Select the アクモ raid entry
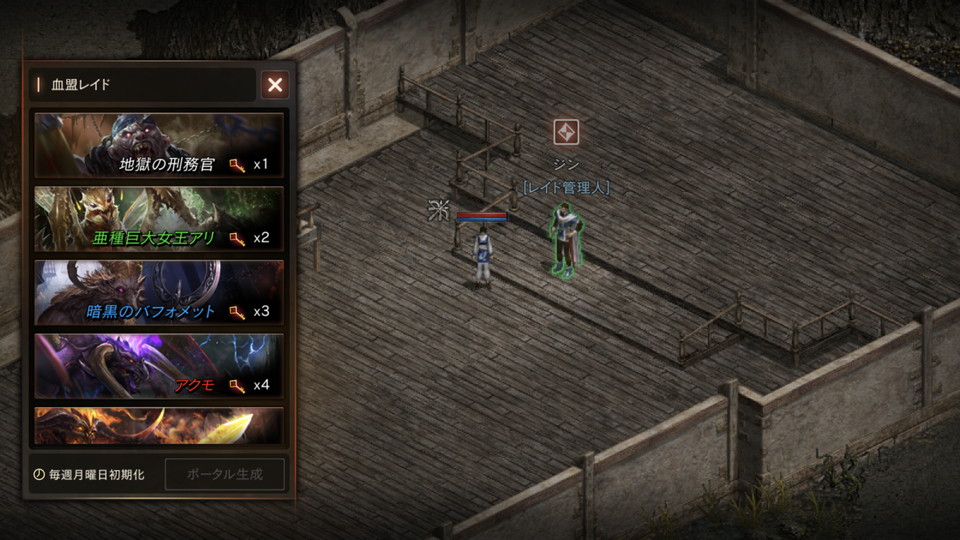The width and height of the screenshot is (960, 540). (159, 365)
